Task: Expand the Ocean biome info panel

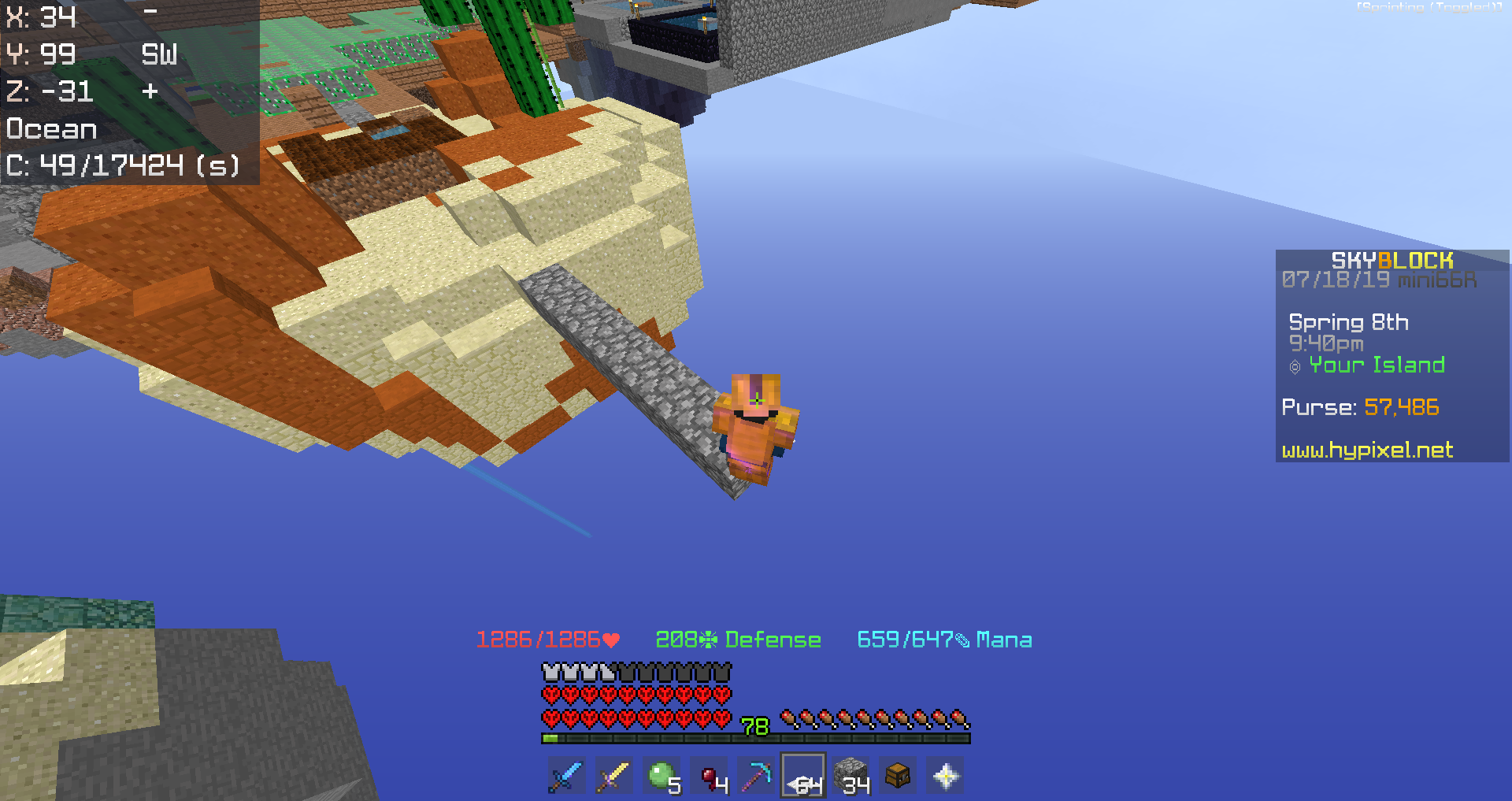Action: [52, 128]
